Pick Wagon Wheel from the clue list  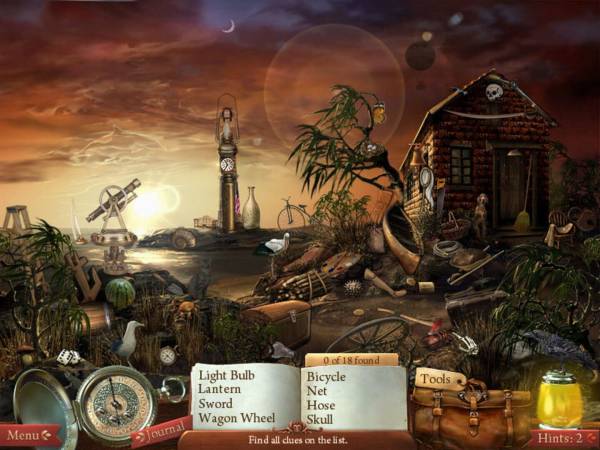[238, 418]
